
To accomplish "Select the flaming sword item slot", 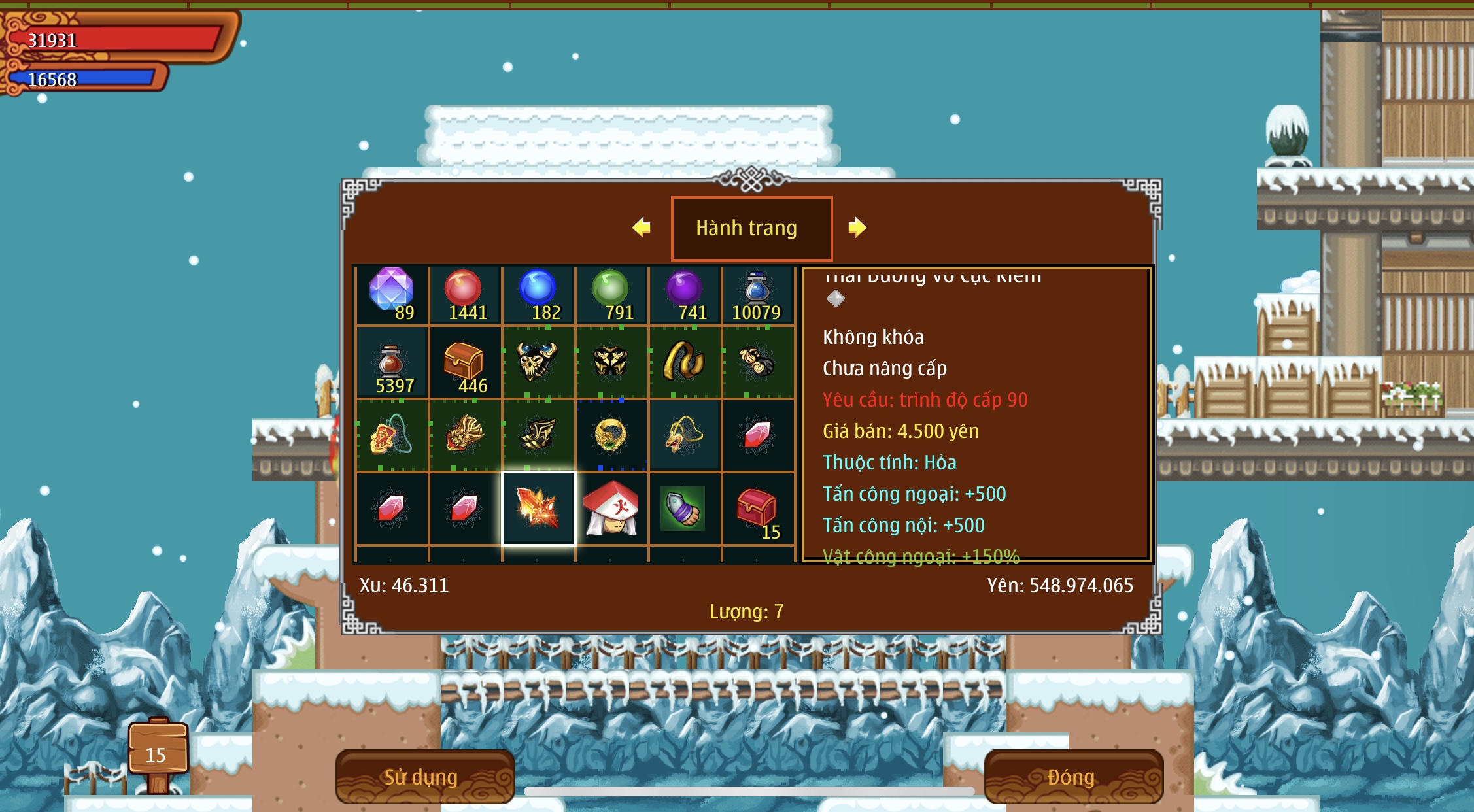I will pyautogui.click(x=538, y=509).
